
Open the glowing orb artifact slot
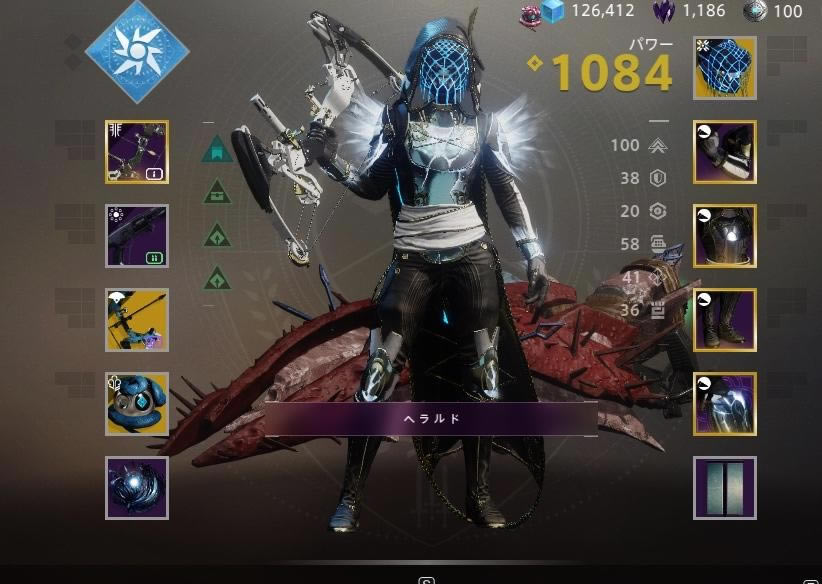pyautogui.click(x=137, y=488)
